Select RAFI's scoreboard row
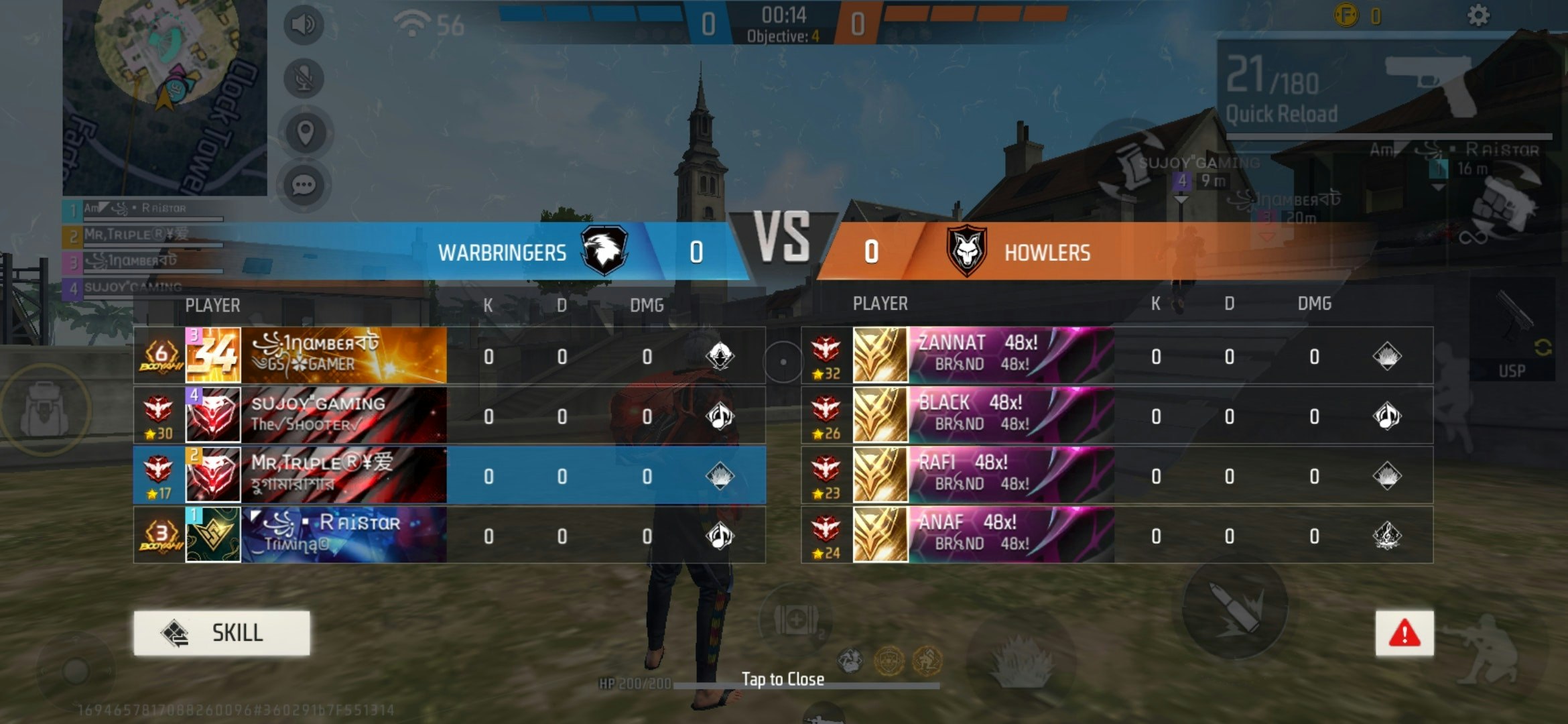 click(x=1116, y=475)
